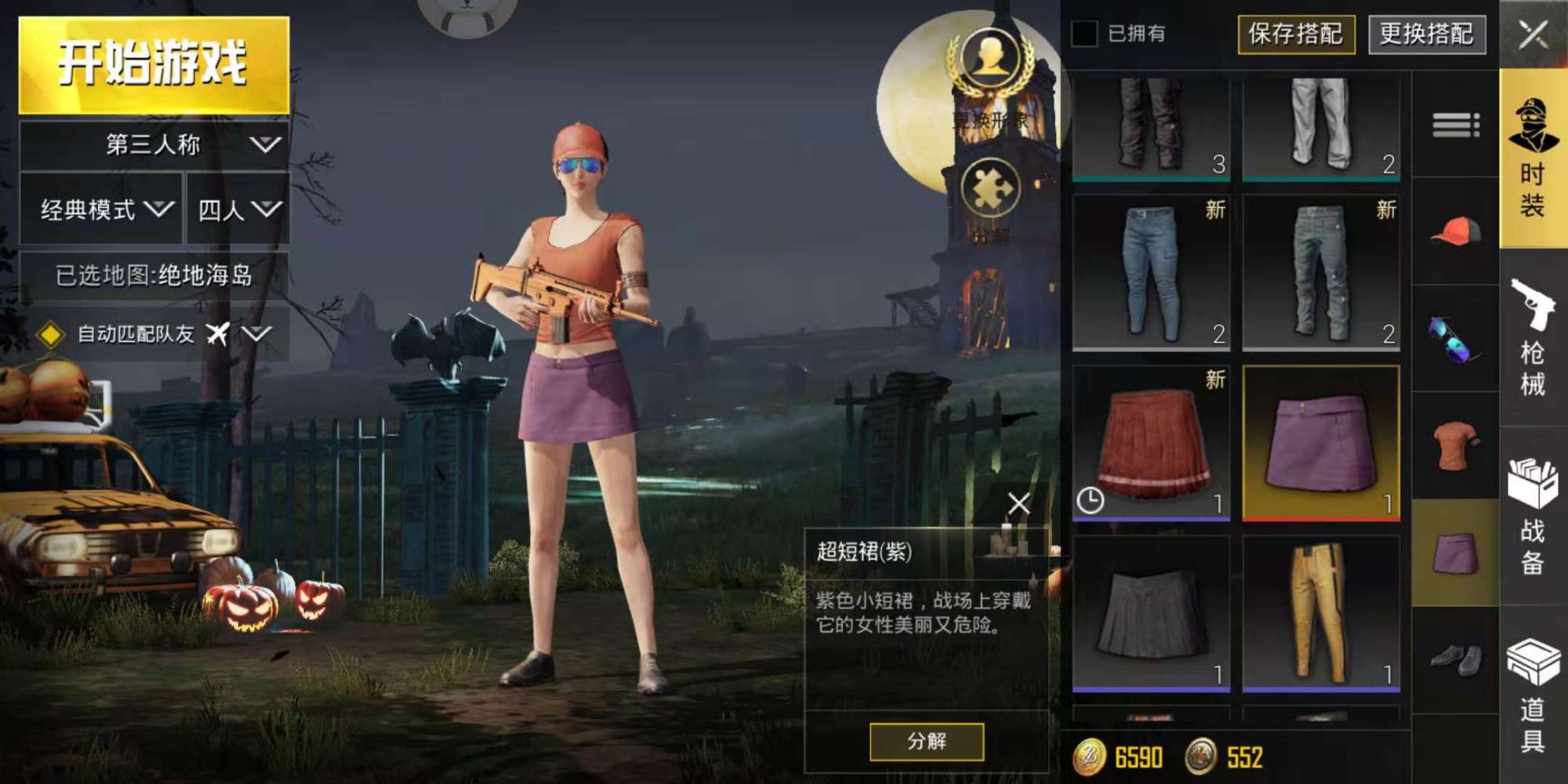
Task: Expand the 第三人称 perspective dropdown
Action: click(153, 145)
